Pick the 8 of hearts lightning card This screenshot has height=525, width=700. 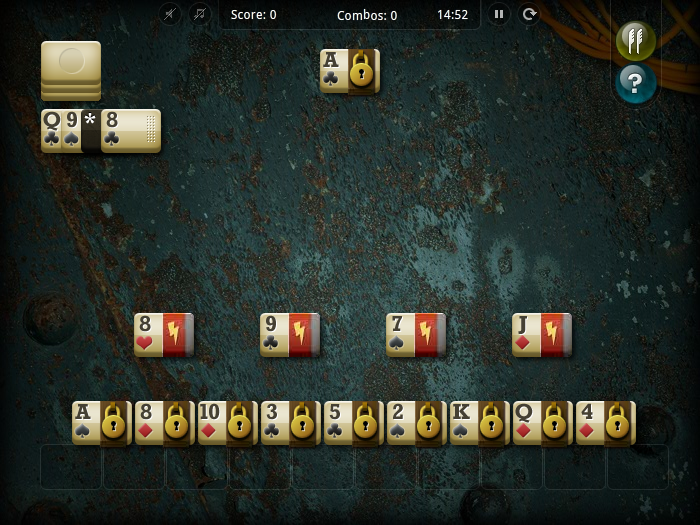pos(164,335)
